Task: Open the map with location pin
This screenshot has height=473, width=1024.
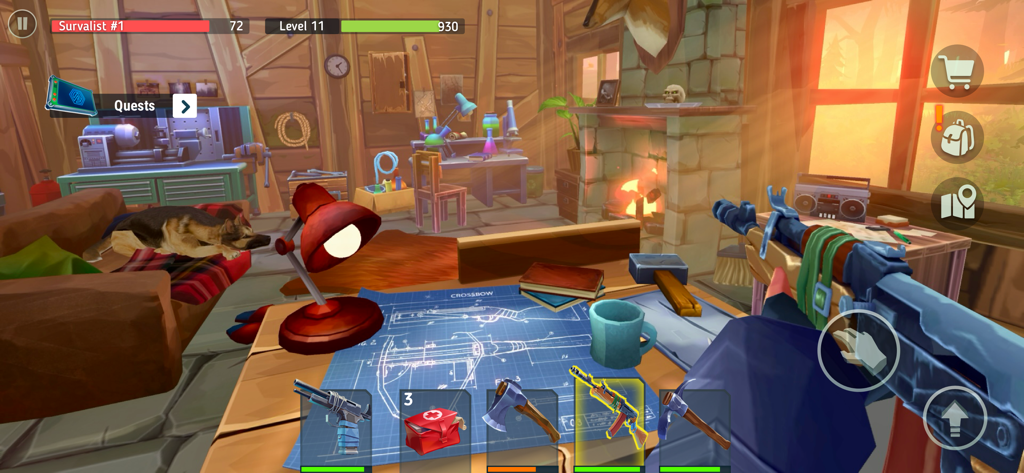Action: click(957, 203)
